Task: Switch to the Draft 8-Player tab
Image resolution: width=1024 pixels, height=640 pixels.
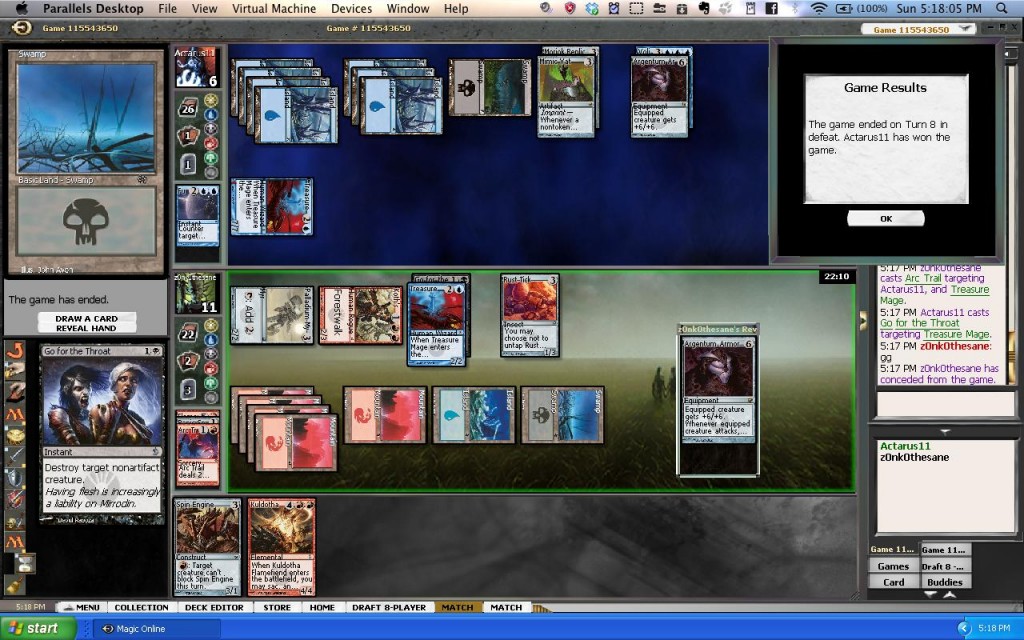Action: click(x=389, y=607)
